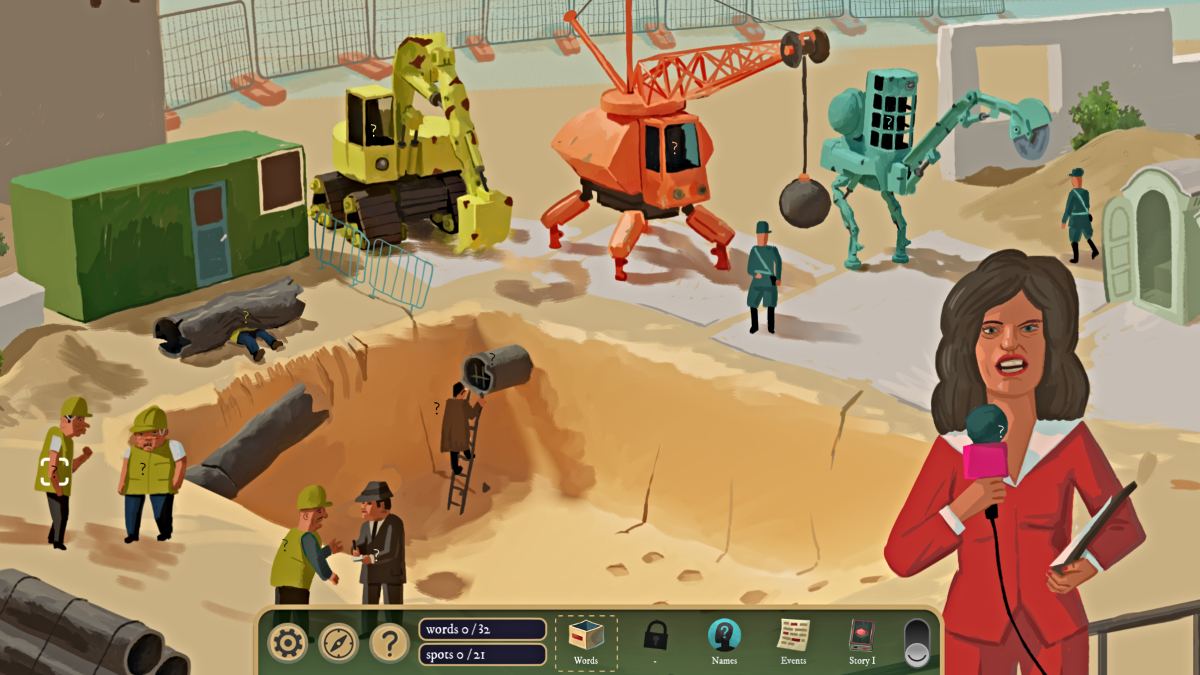Open the gear settings menu

tap(287, 642)
